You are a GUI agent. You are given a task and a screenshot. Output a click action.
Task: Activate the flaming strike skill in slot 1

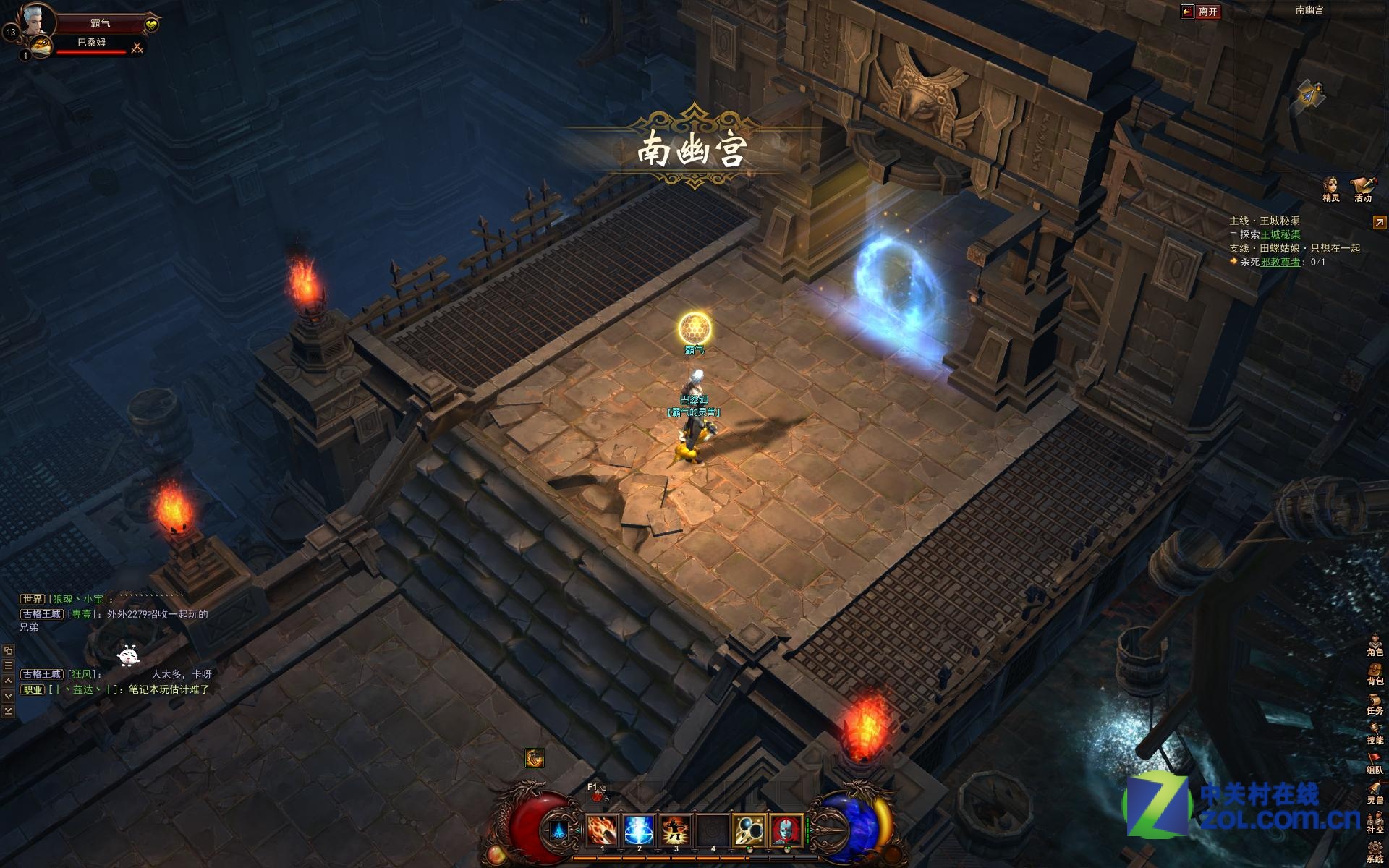[x=602, y=830]
